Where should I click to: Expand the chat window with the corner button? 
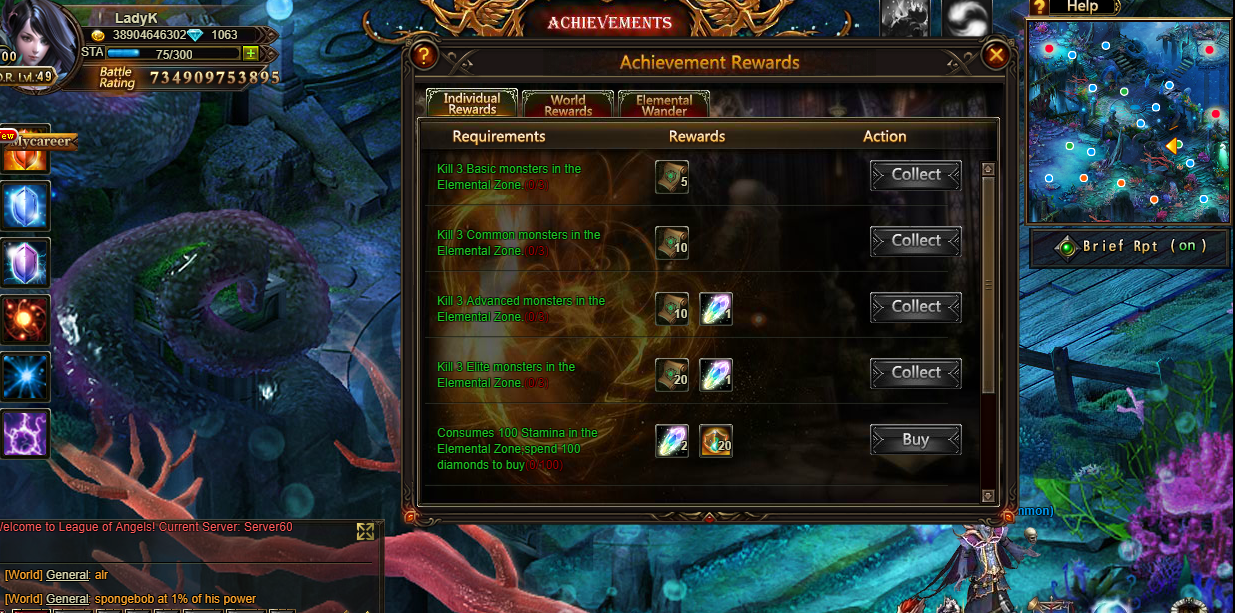(365, 532)
